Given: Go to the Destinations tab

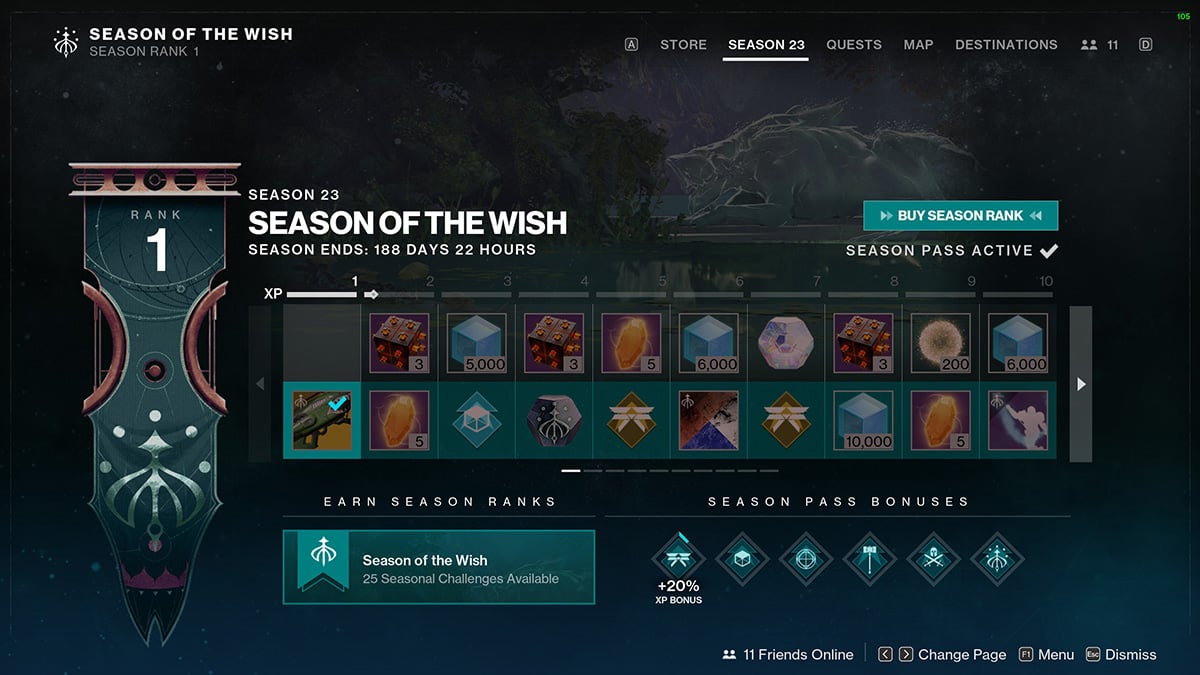Looking at the screenshot, I should click(x=1005, y=45).
